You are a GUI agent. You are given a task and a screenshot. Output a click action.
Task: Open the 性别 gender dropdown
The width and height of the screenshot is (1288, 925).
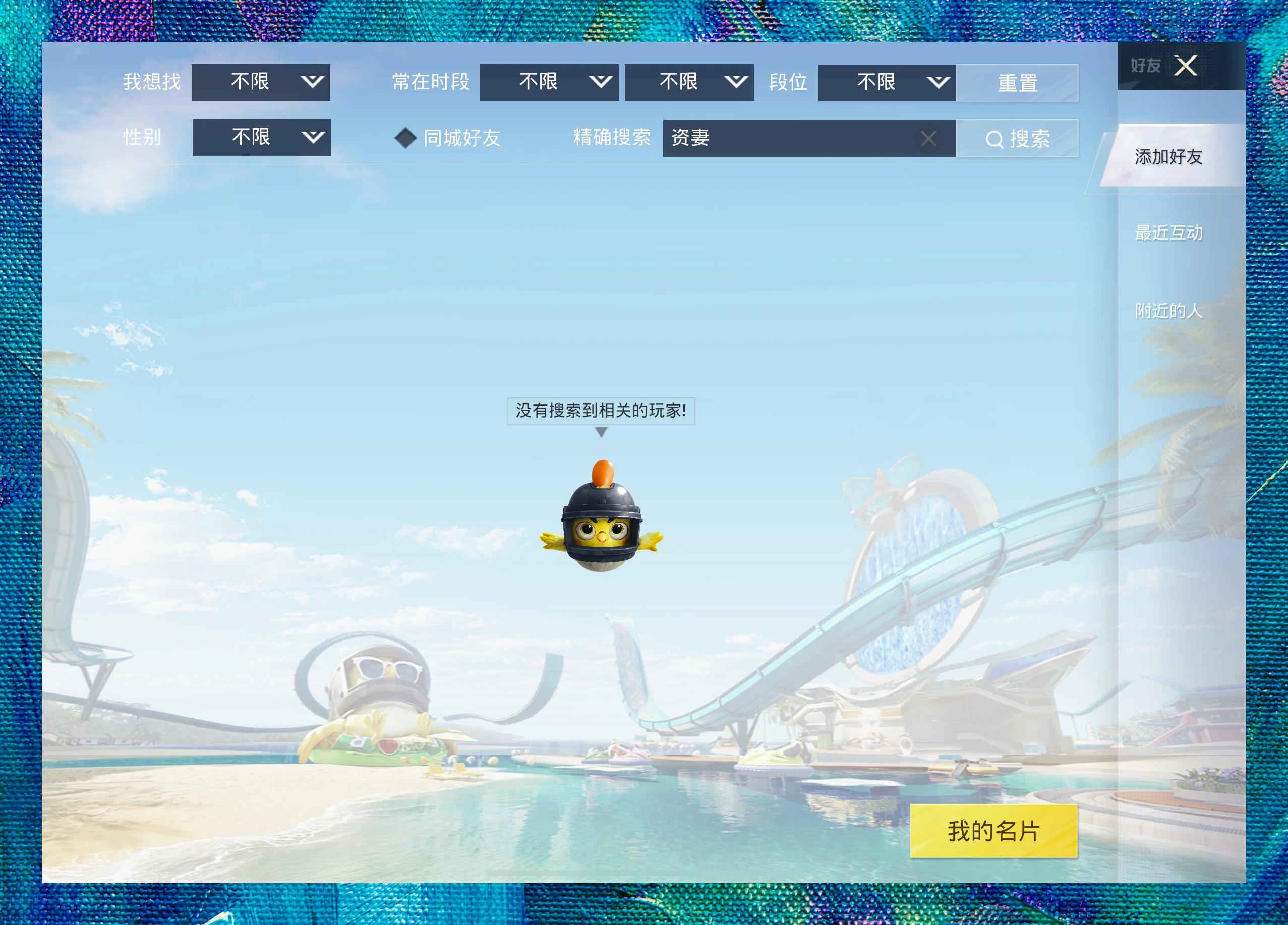click(x=261, y=137)
